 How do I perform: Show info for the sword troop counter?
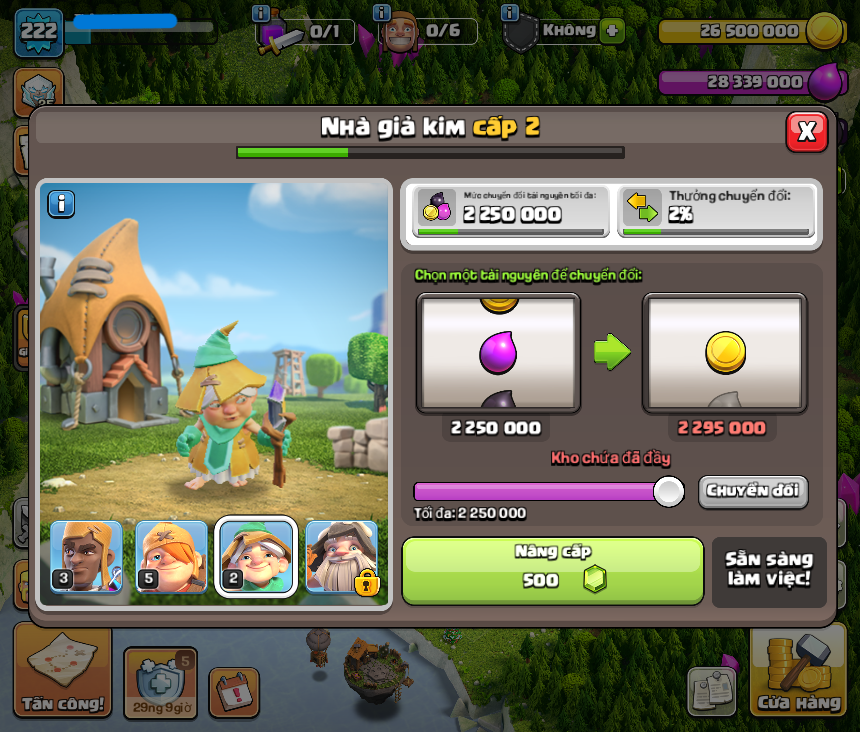(x=261, y=14)
